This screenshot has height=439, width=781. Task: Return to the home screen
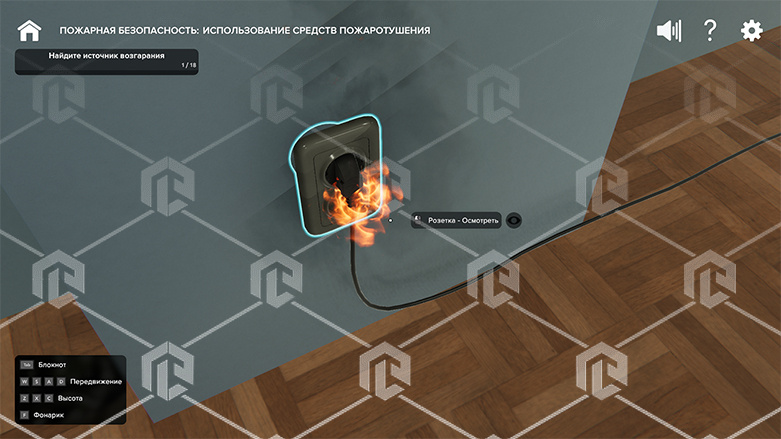(30, 31)
